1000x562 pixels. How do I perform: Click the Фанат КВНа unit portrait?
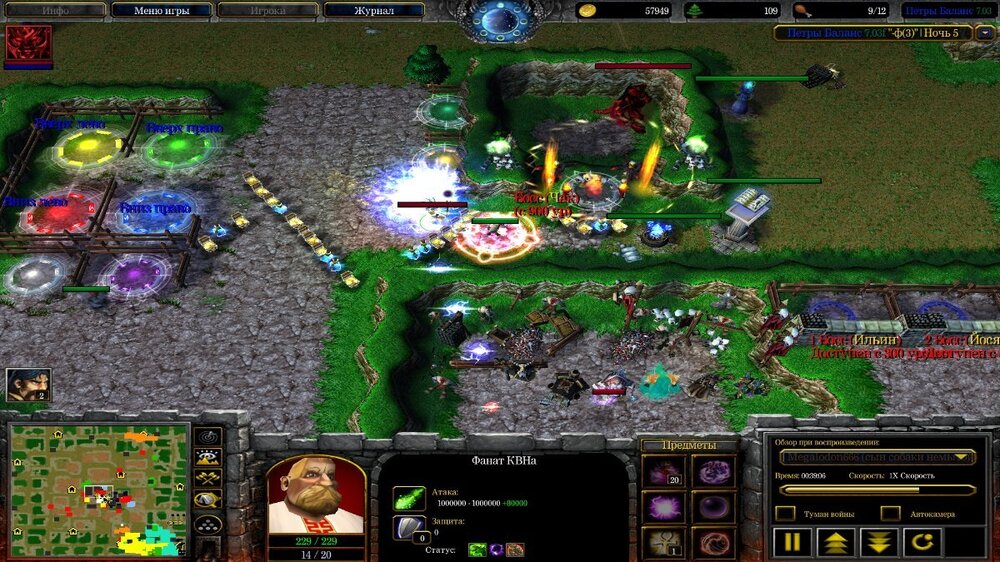coord(315,496)
